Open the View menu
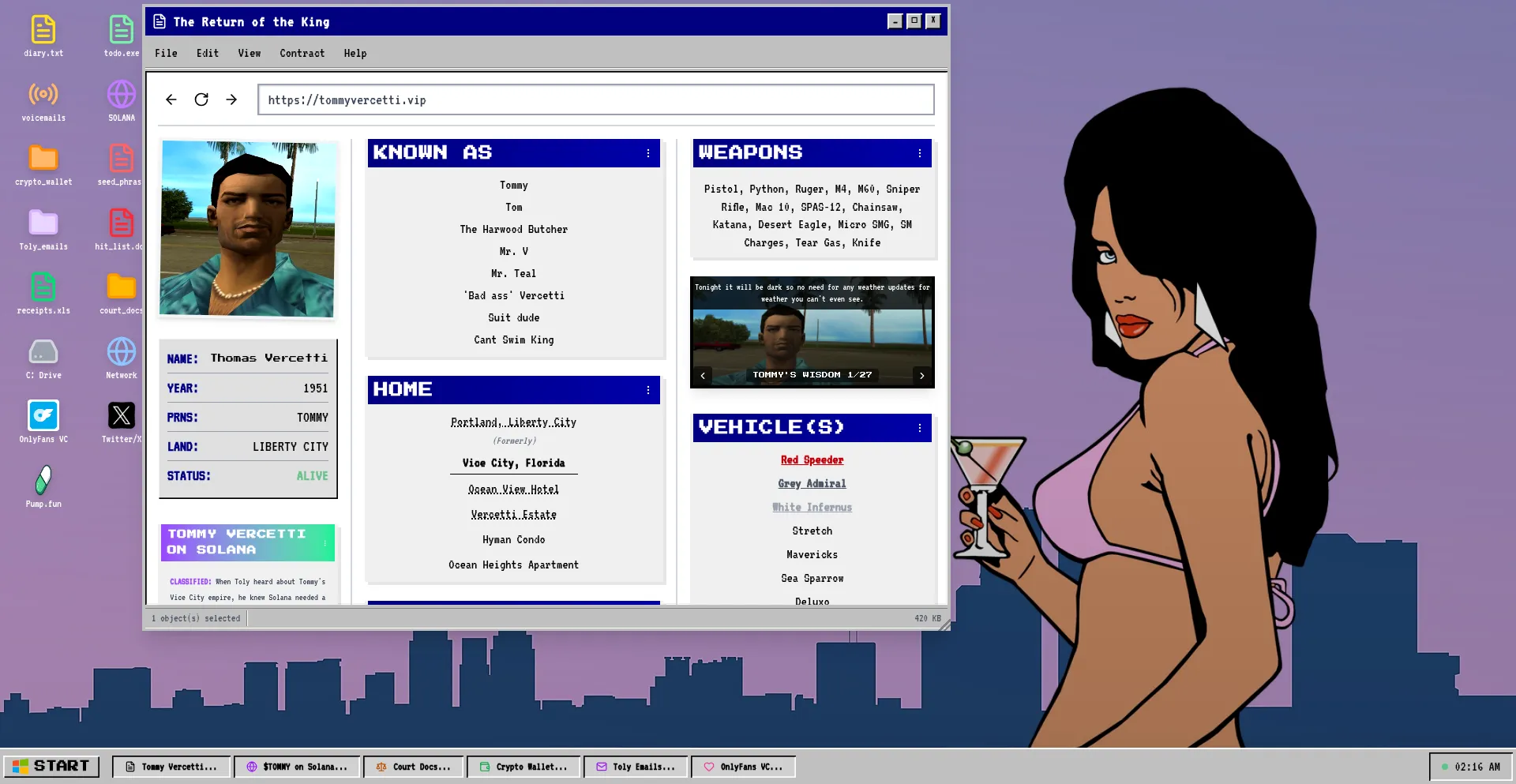The height and width of the screenshot is (784, 1516). coord(250,53)
